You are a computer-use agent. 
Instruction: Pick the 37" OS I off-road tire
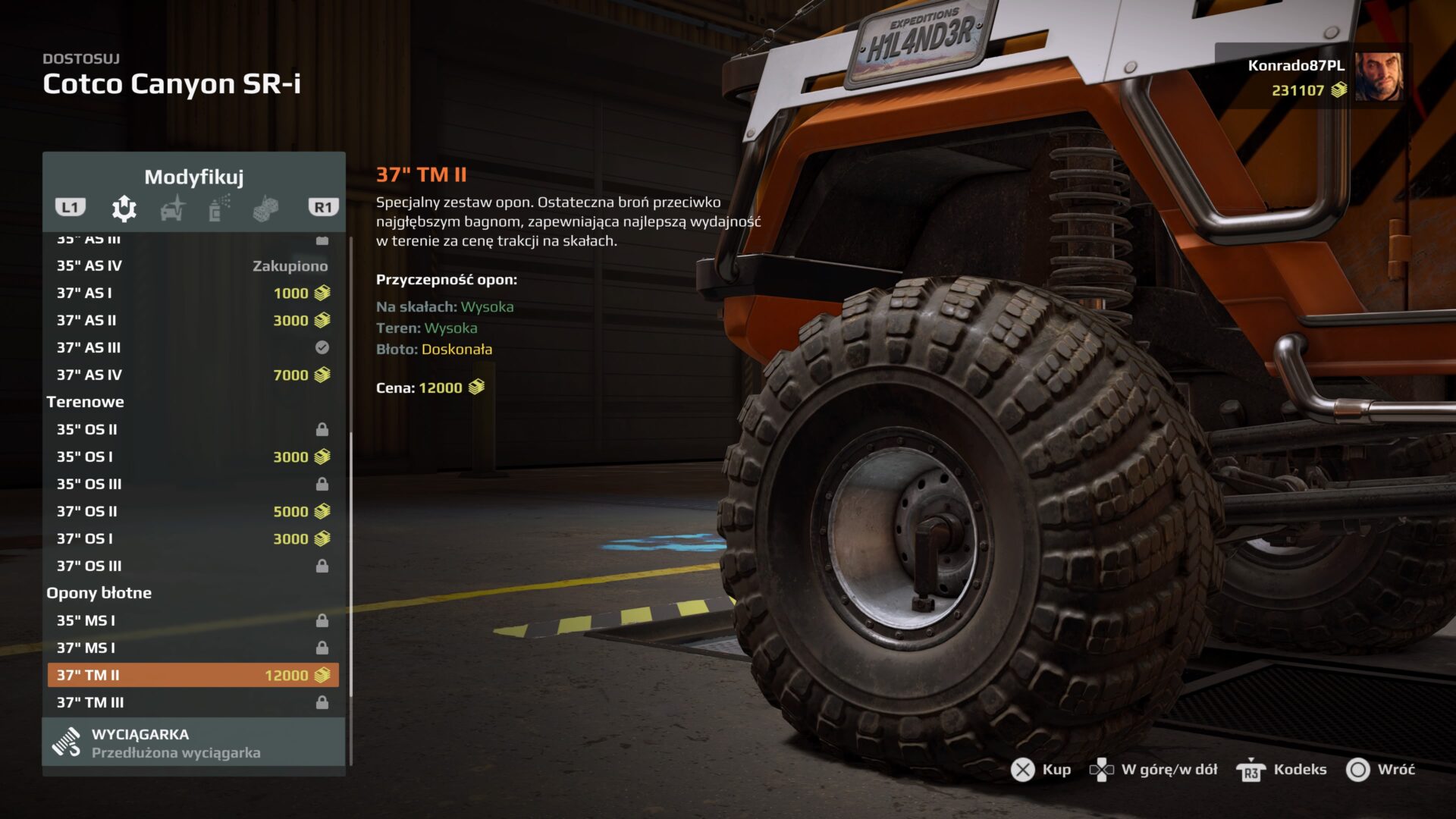(193, 538)
